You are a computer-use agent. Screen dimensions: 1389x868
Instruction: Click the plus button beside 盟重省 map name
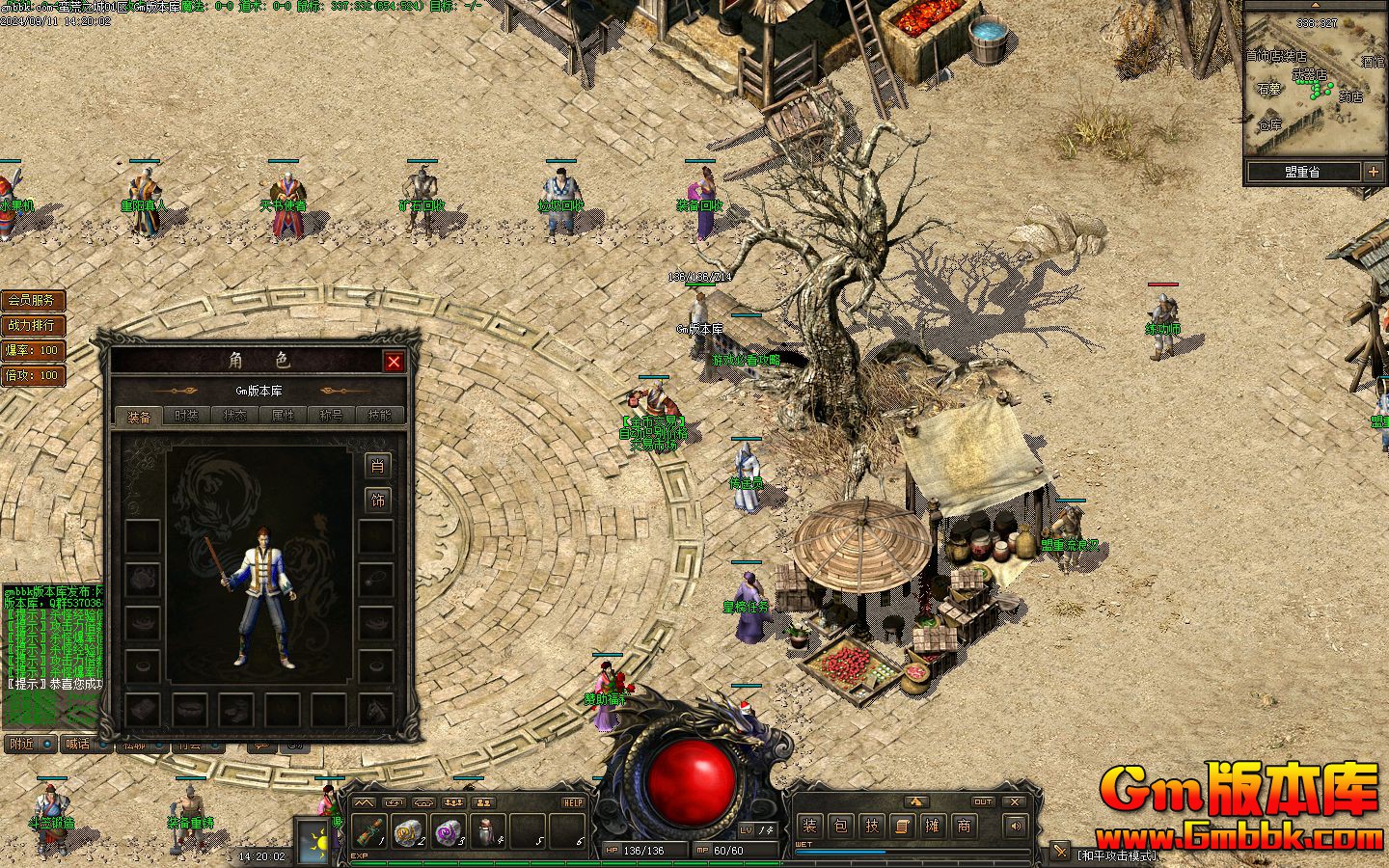1374,172
